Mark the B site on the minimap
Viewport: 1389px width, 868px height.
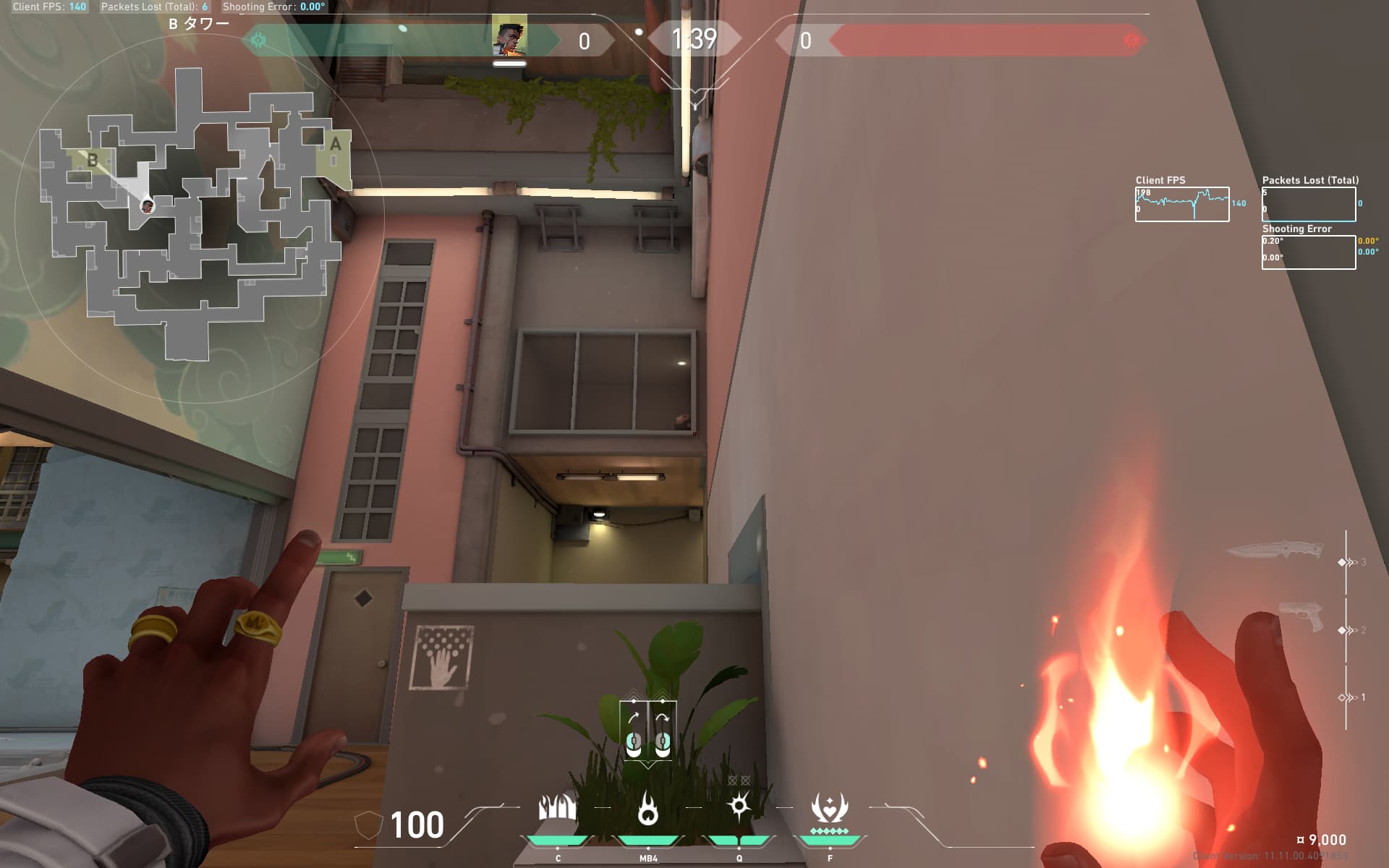pyautogui.click(x=93, y=160)
